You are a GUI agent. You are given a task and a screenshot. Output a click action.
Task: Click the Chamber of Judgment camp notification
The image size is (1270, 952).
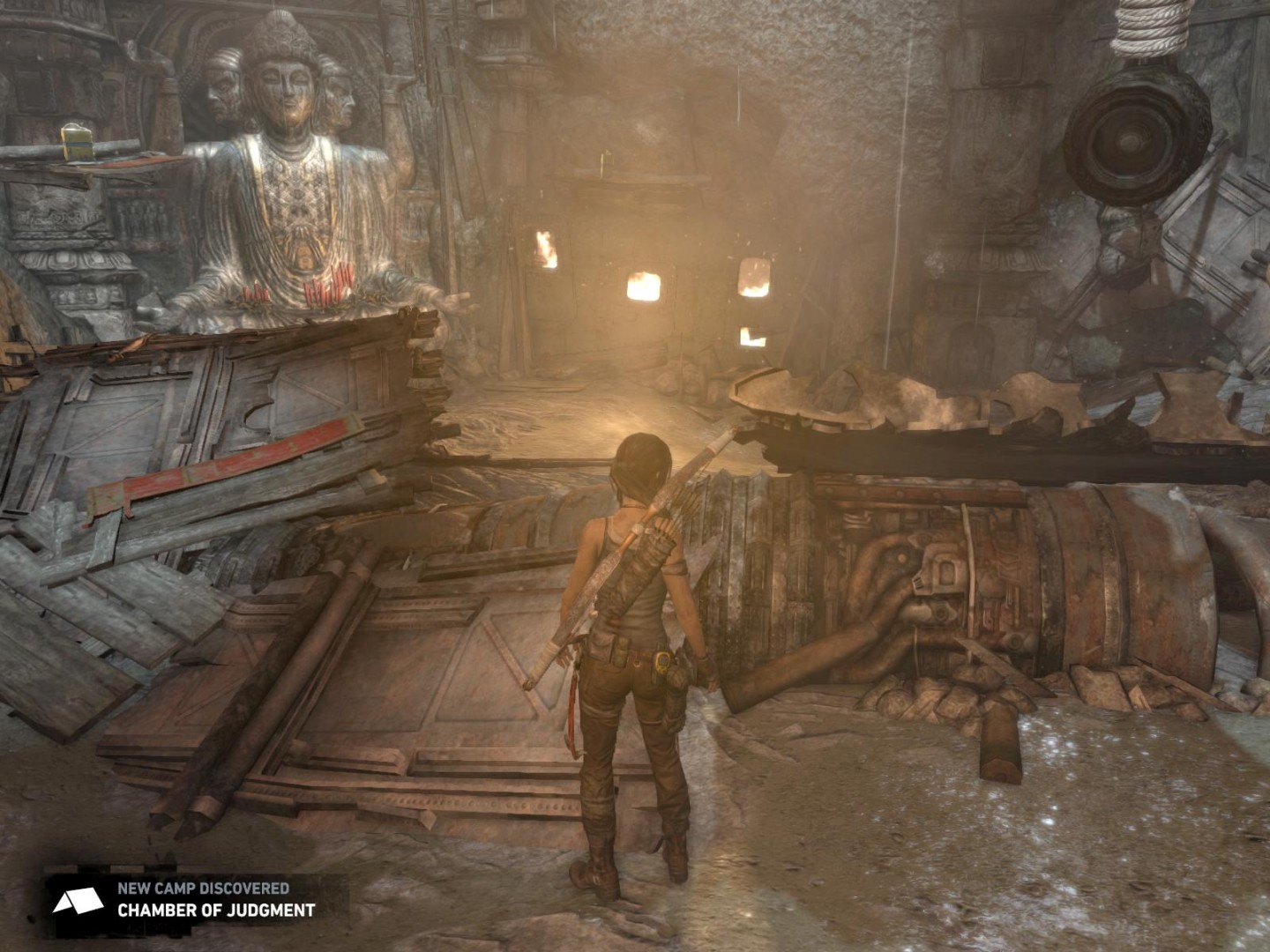(x=196, y=899)
